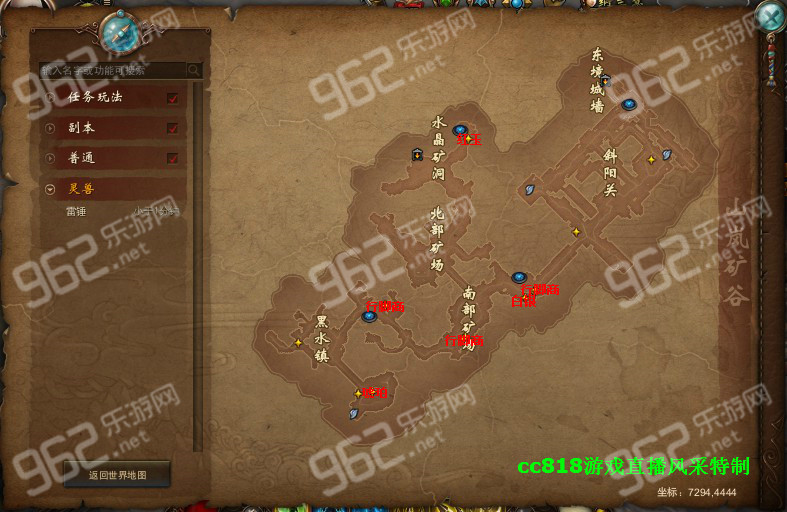Viewport: 787px width, 512px height.
Task: Choose the blue marker near 黑水镇
Action: click(369, 316)
